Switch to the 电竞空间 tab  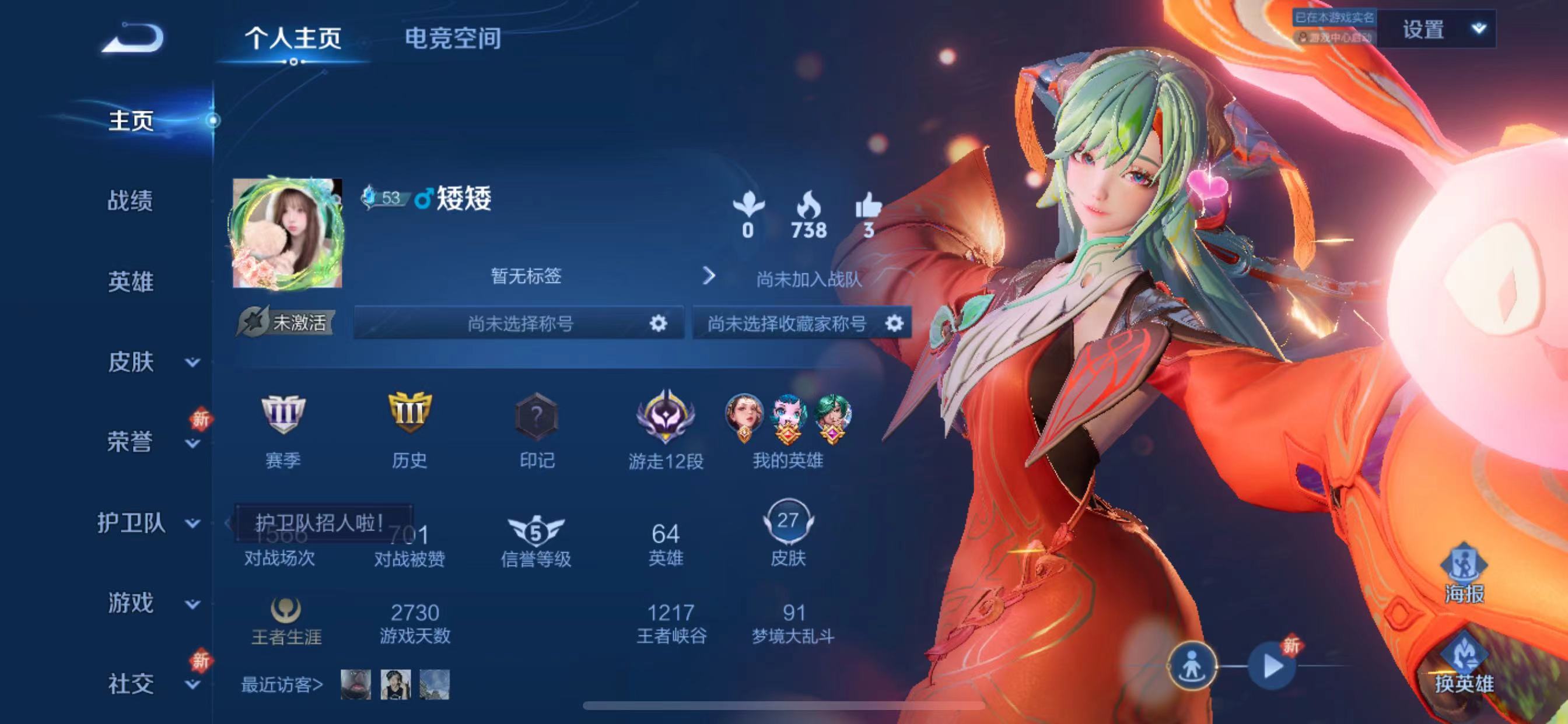tap(453, 38)
